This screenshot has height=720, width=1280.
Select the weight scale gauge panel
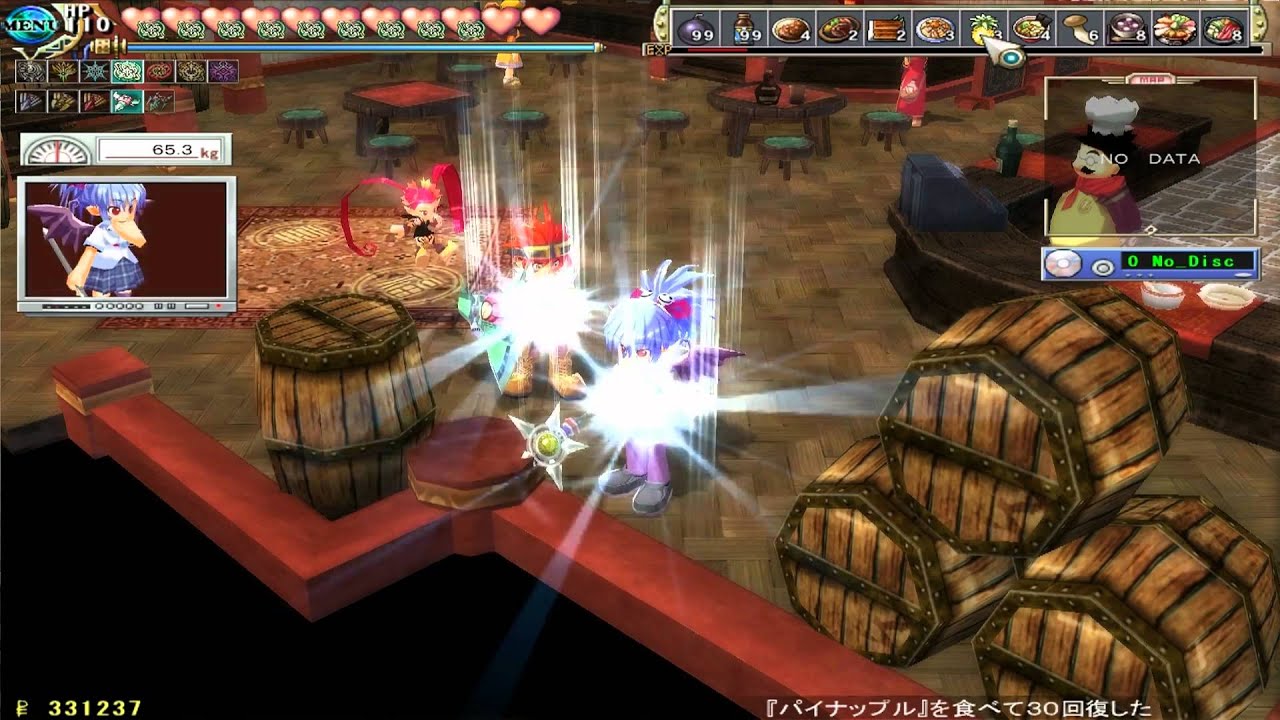coord(126,151)
